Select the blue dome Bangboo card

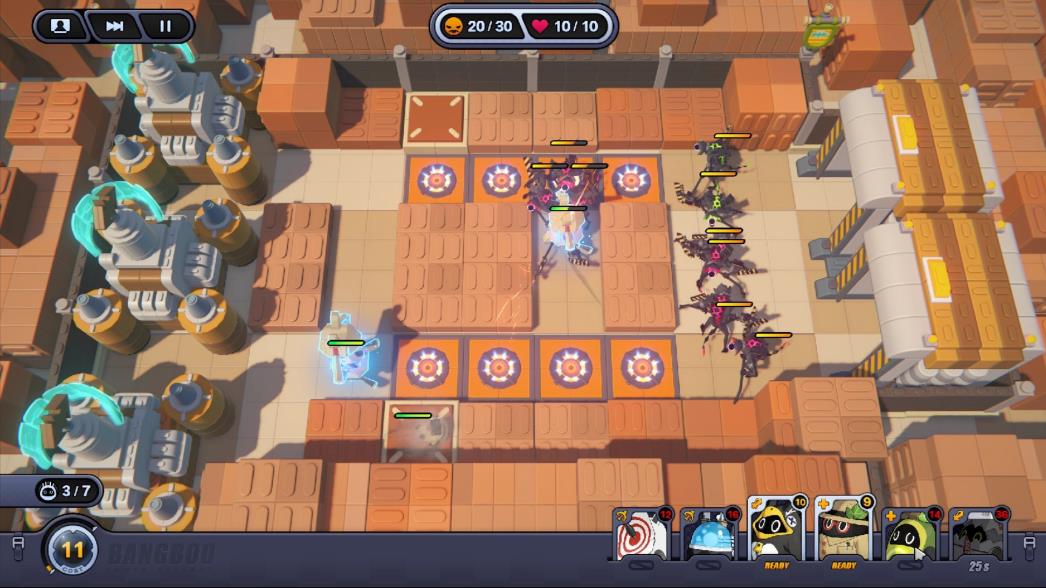tap(708, 535)
